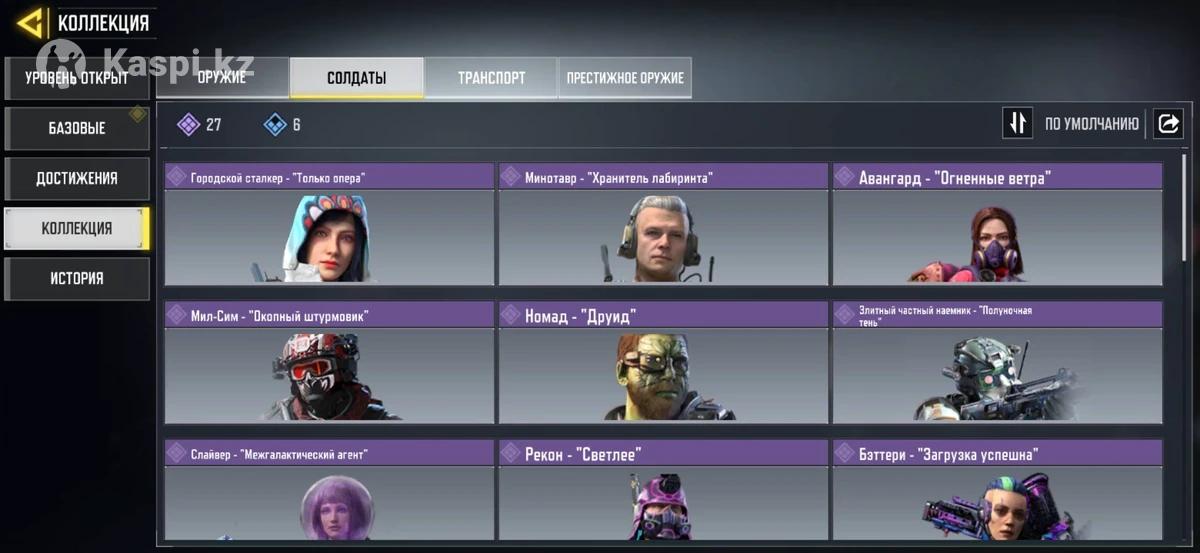1200x553 pixels.
Task: Open the УРОВЕНЬ ОТКРЫТ section
Action: 77,78
